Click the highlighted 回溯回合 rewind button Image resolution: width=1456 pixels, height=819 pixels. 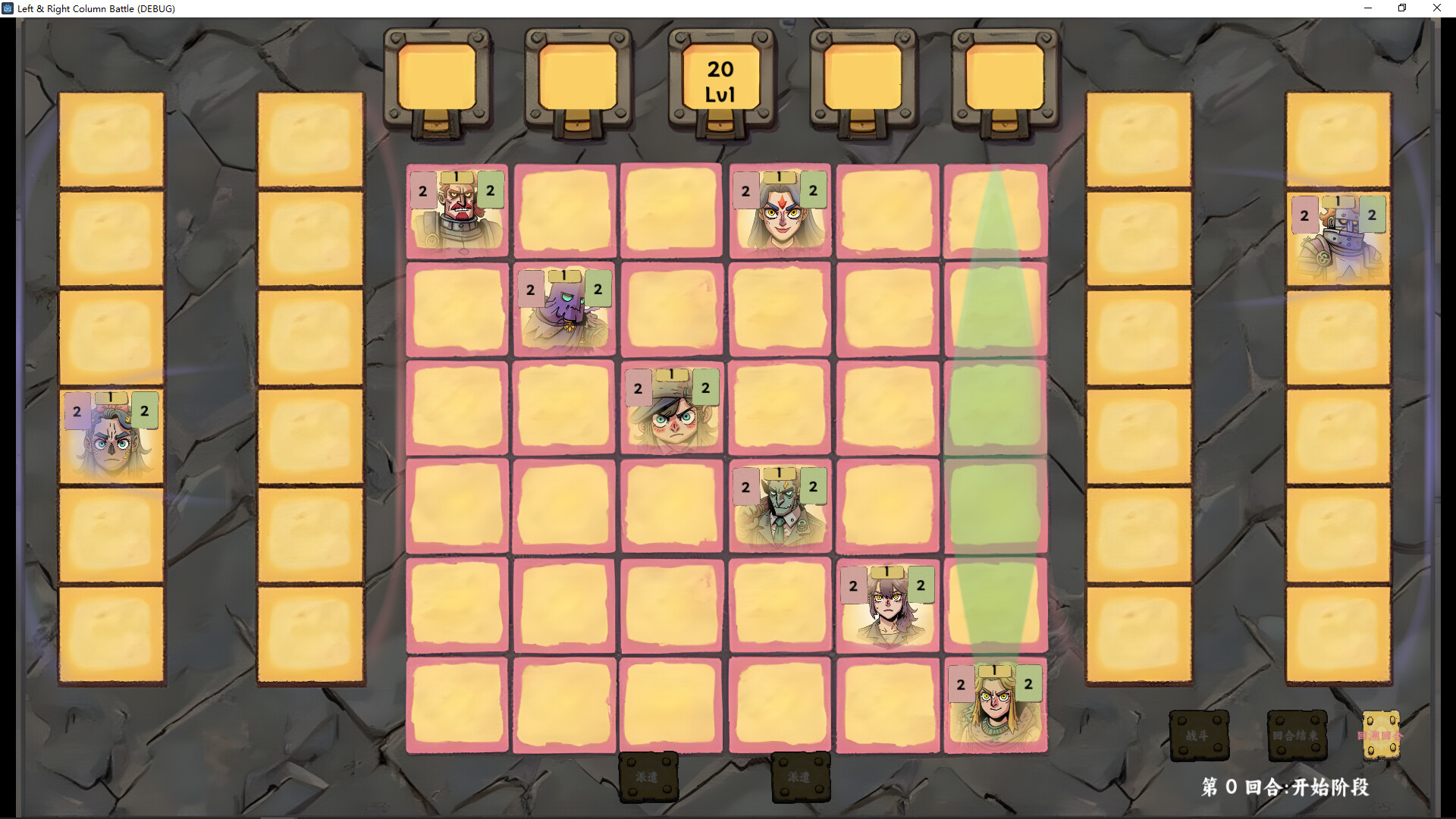click(x=1382, y=734)
